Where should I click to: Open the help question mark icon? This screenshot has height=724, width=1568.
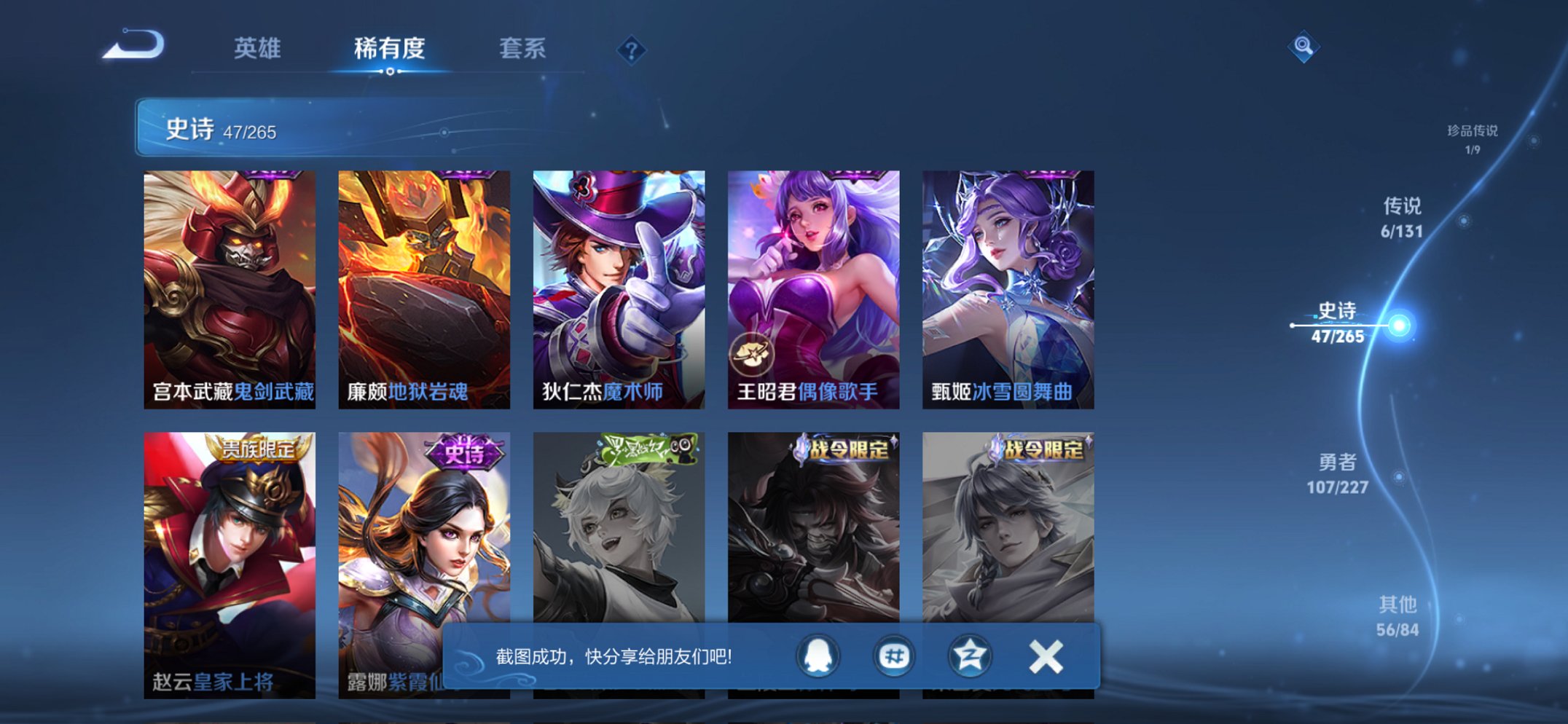[632, 49]
